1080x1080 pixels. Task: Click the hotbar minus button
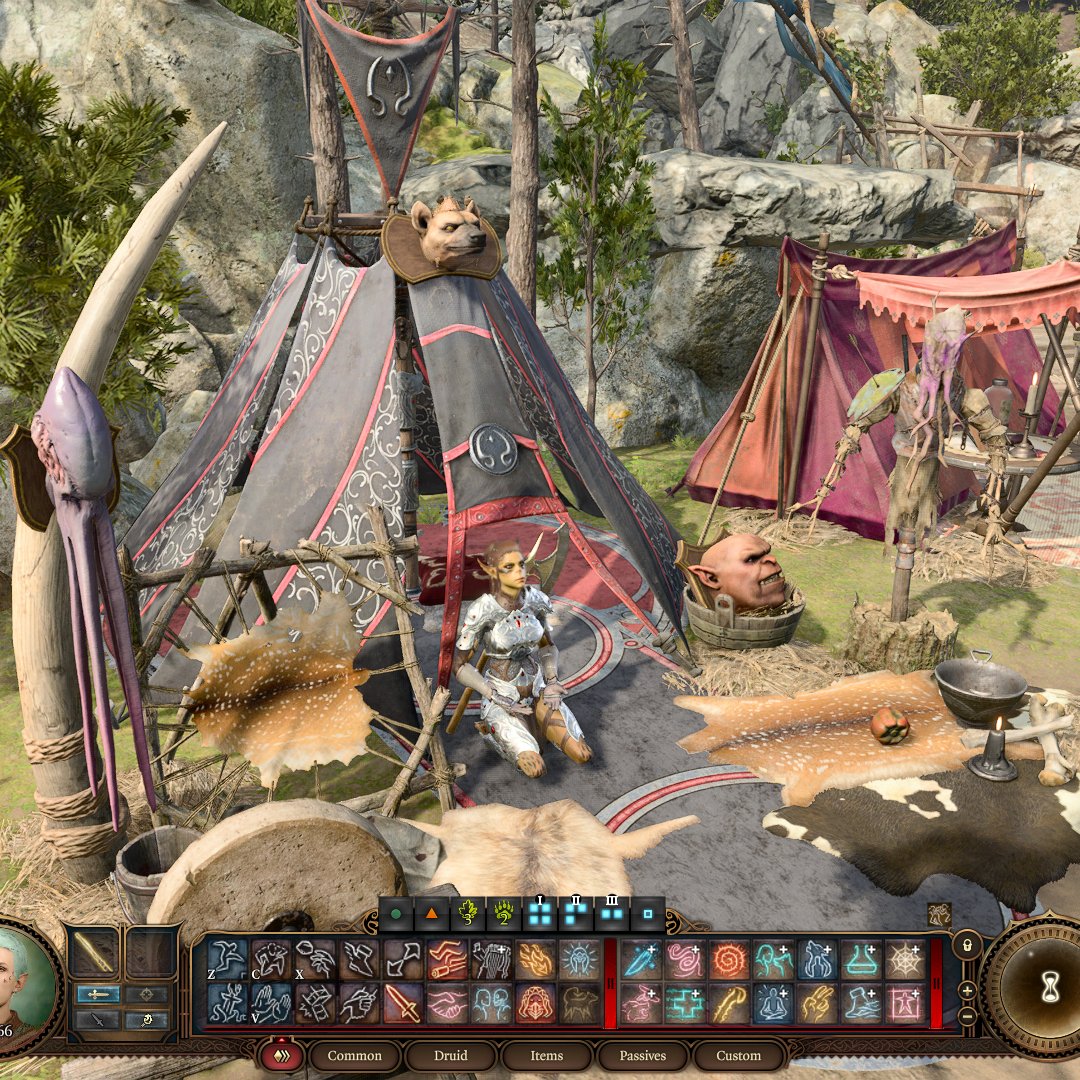[x=967, y=1016]
